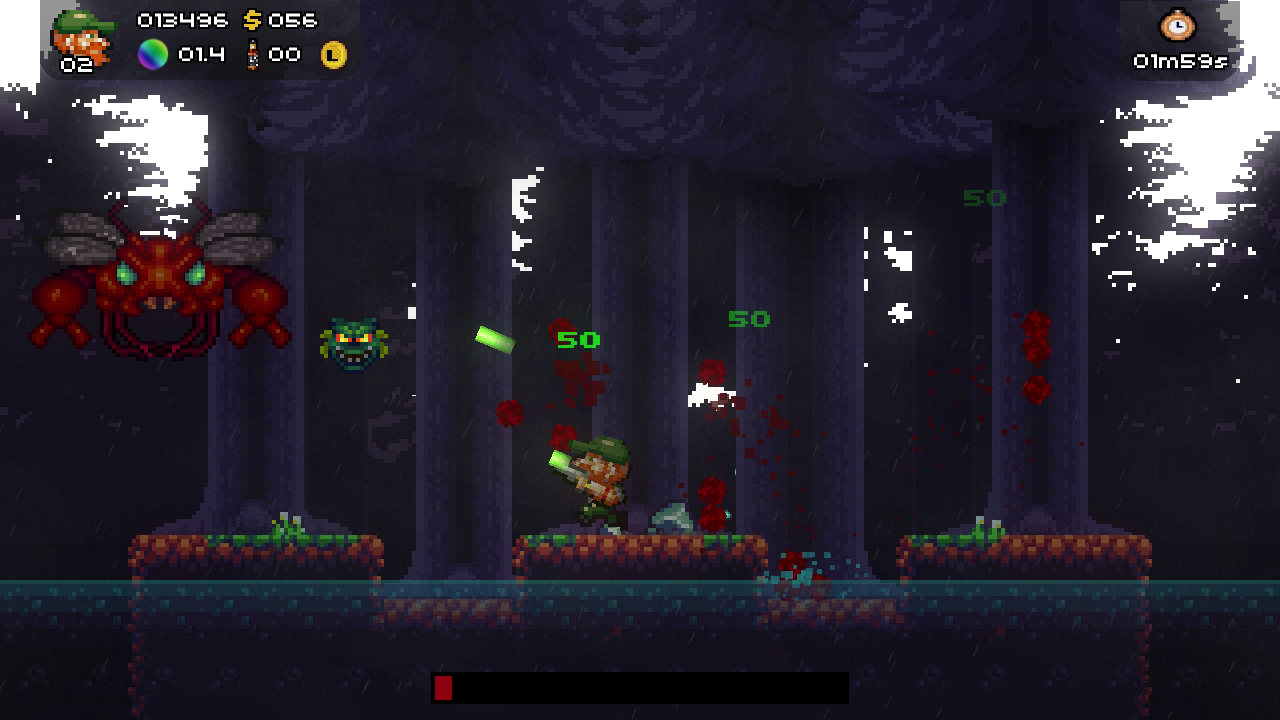1280x720 pixels.
Task: Click the yellow dollar sign icon
Action: 252,20
